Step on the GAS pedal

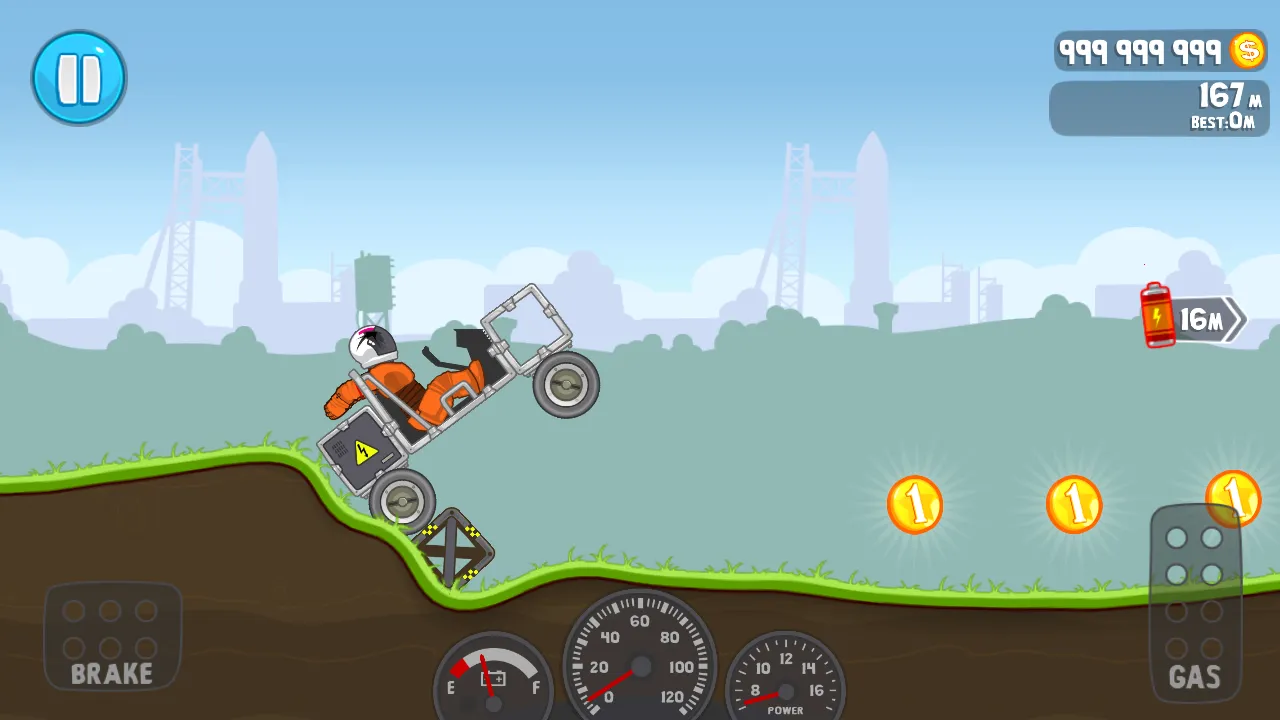[1195, 603]
